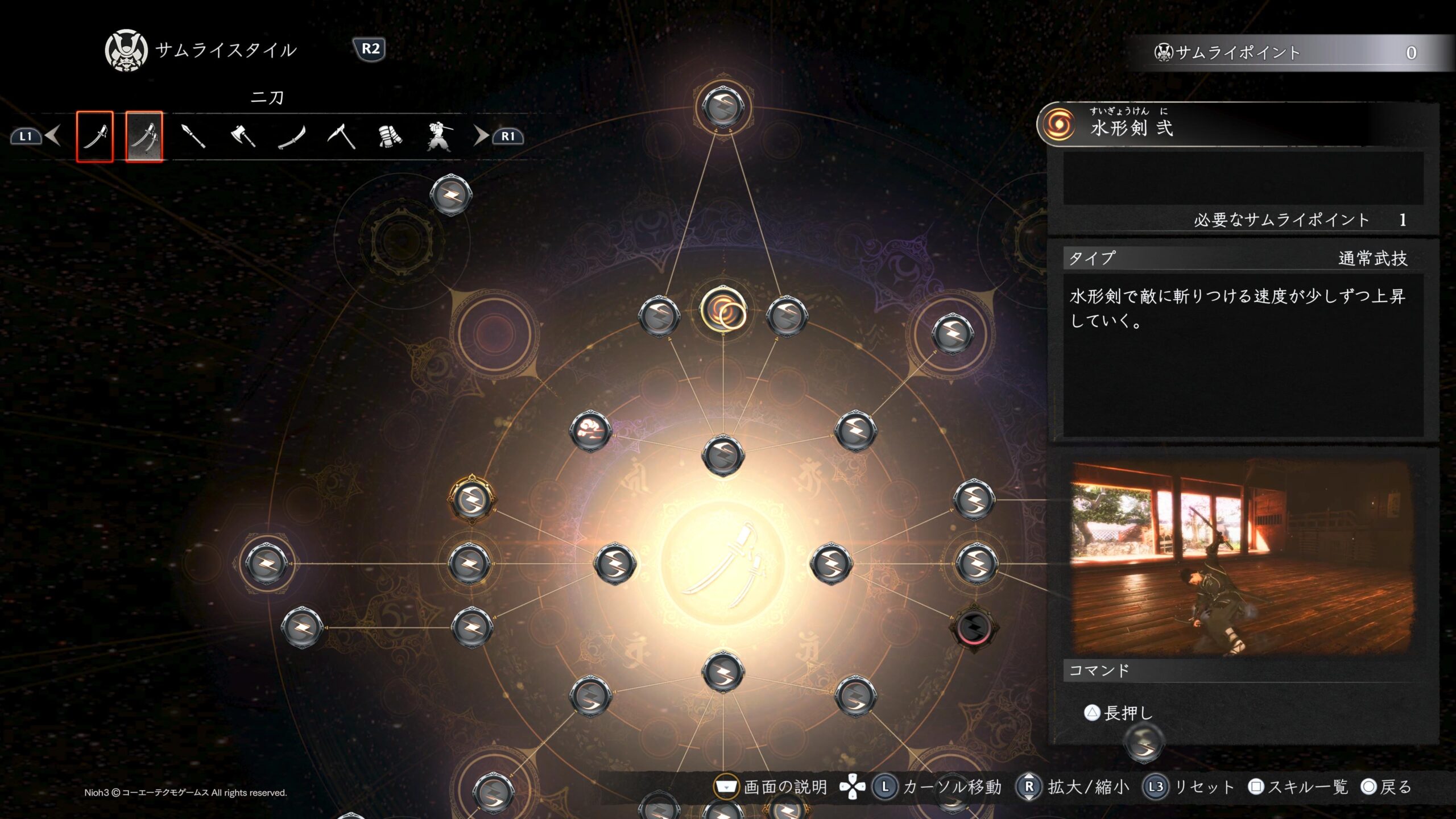The height and width of the screenshot is (819, 1456).
Task: Select the gold-framed skill node
Action: 471,500
